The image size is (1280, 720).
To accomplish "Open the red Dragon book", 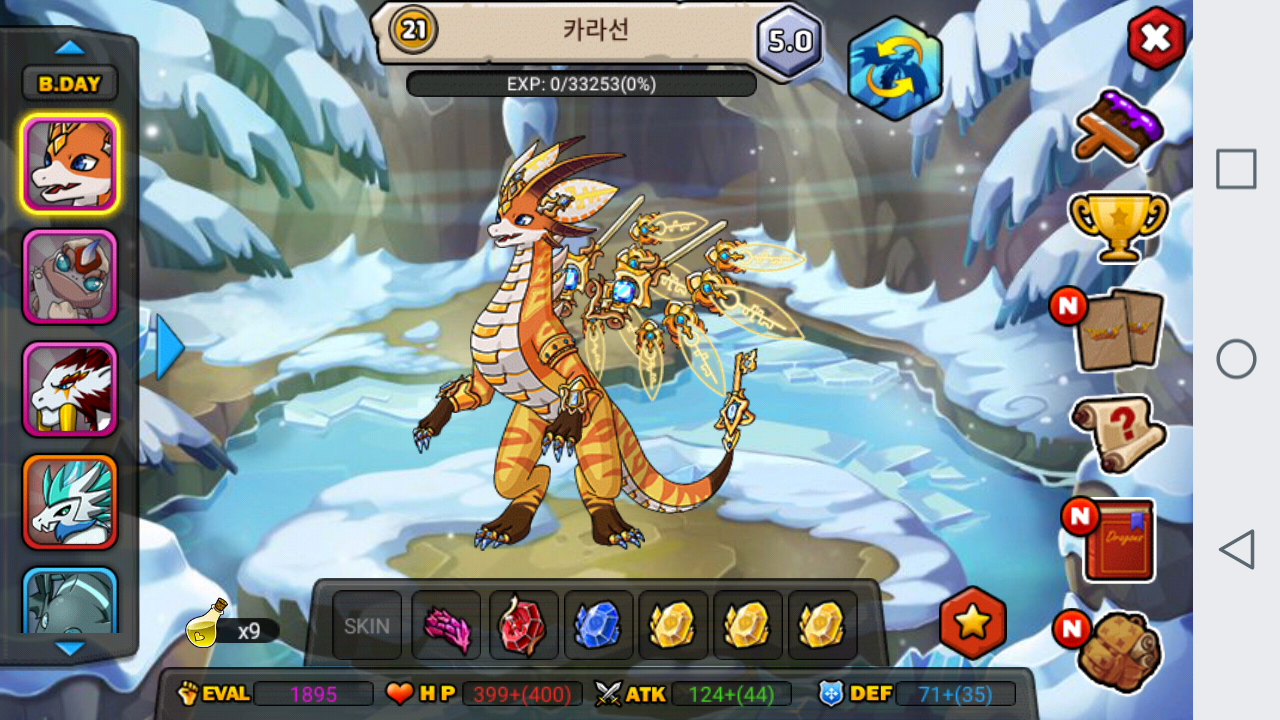I will click(x=1118, y=540).
